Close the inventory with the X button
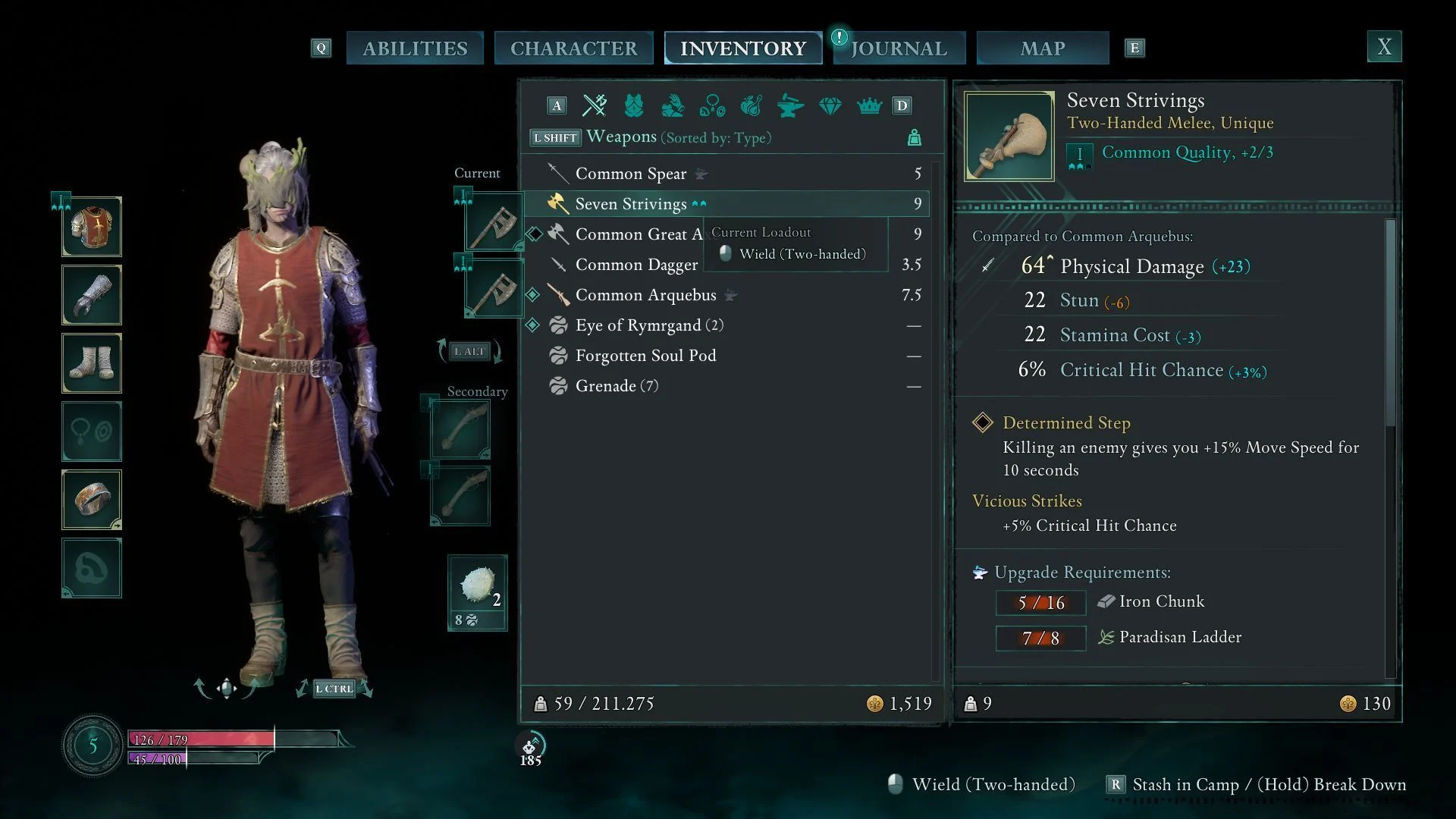 tap(1384, 47)
